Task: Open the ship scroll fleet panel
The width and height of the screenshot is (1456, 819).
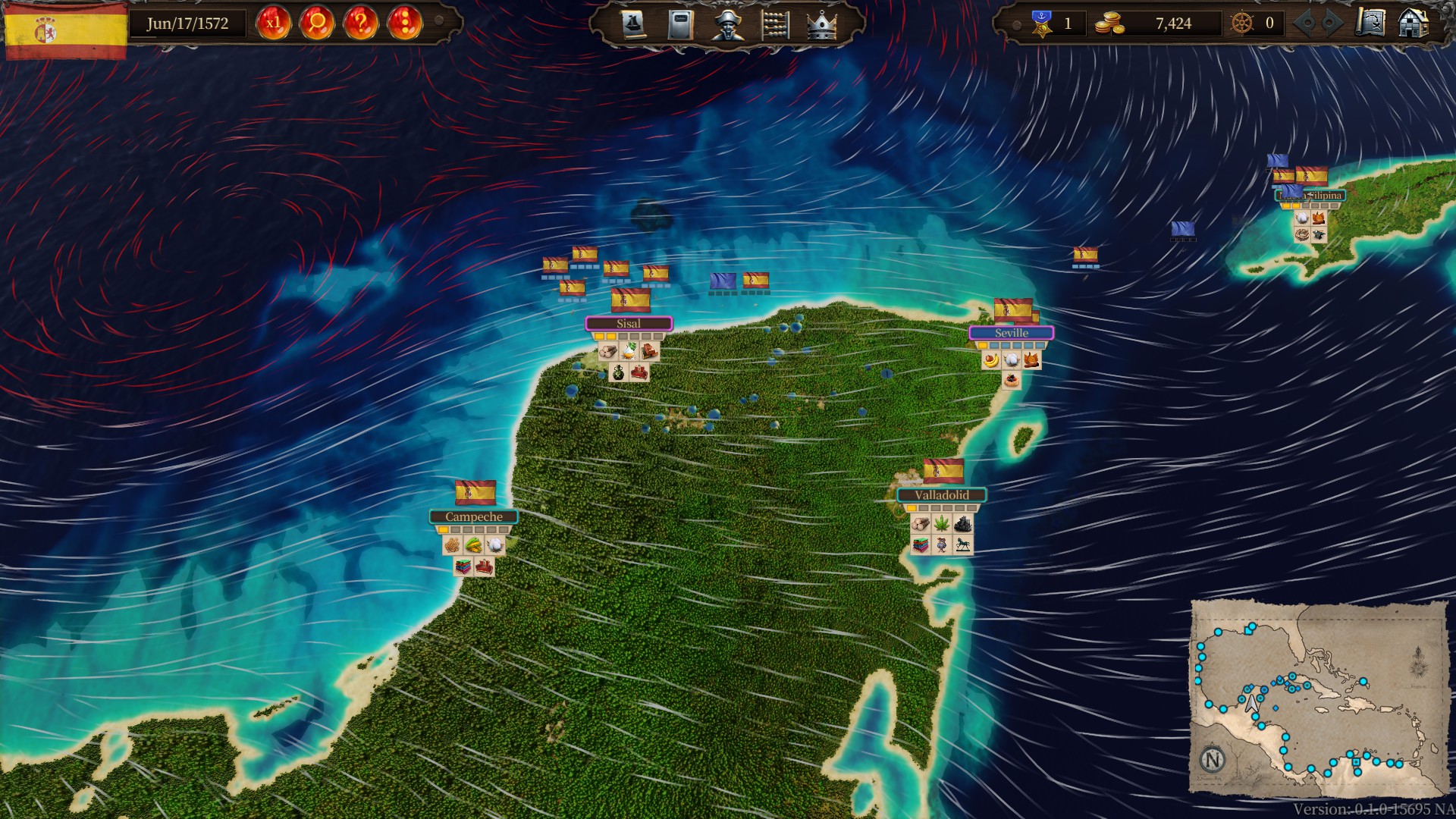Action: [633, 24]
